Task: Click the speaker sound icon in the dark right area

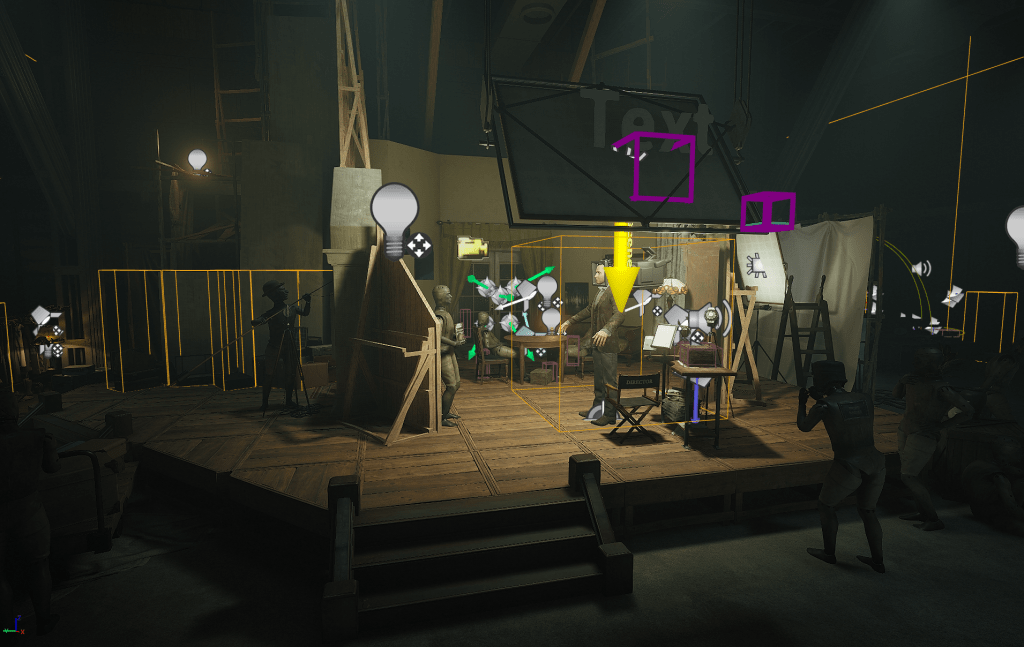Action: pos(921,268)
